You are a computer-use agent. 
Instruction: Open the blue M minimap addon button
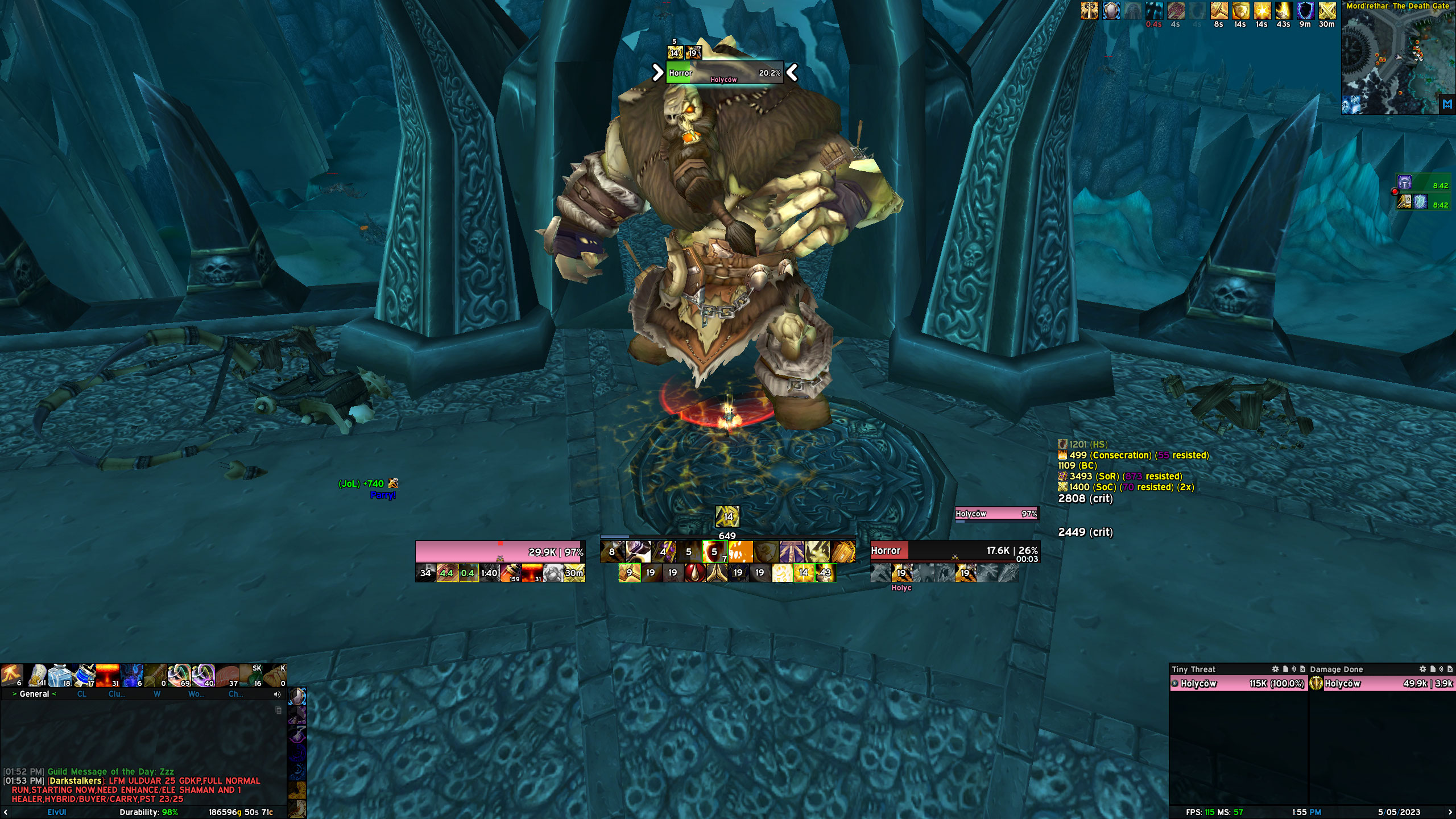(x=1447, y=105)
